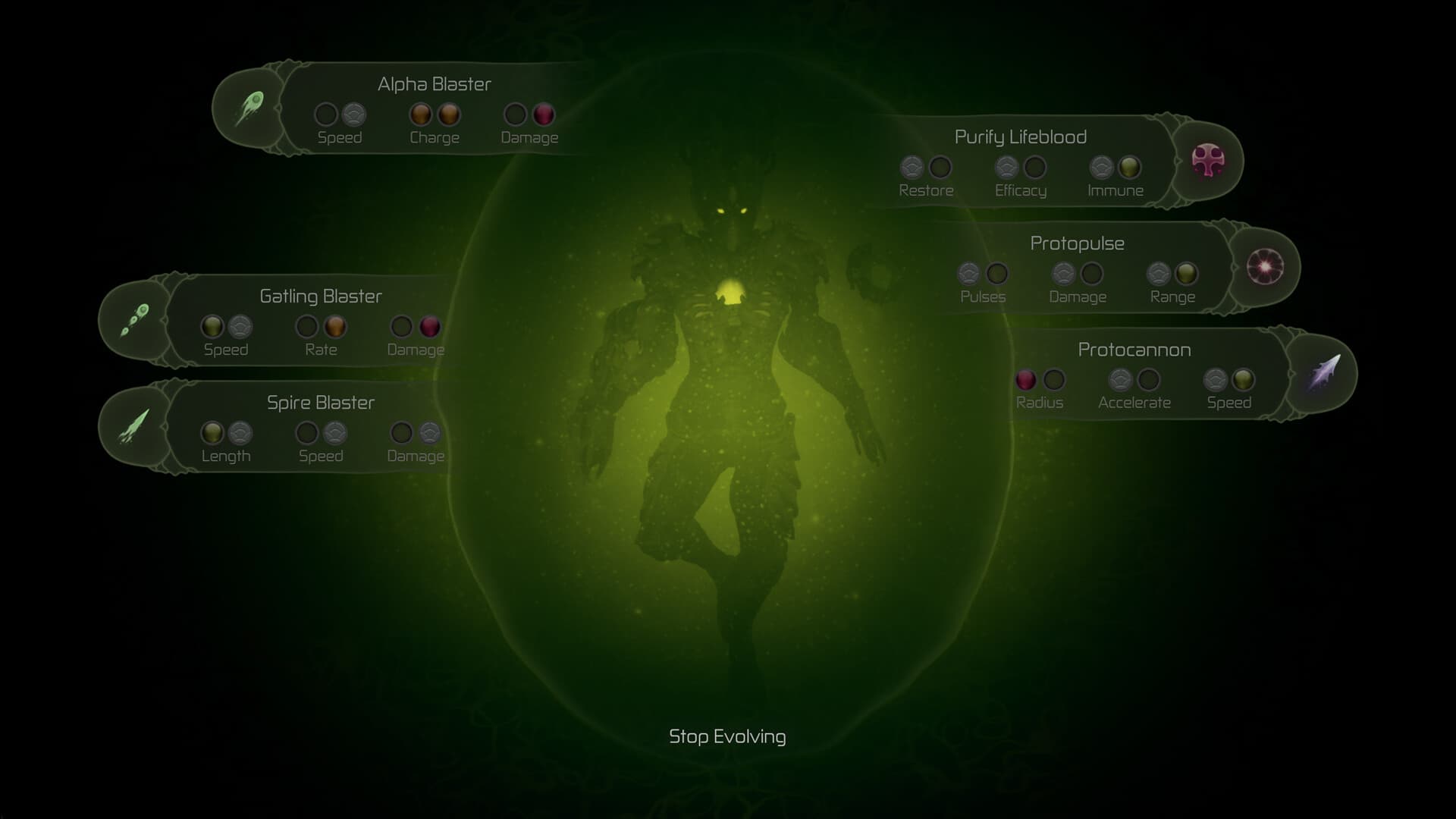Choose the Length upgrade for Spire Blaster
Screen dimensions: 1456x819
point(213,433)
